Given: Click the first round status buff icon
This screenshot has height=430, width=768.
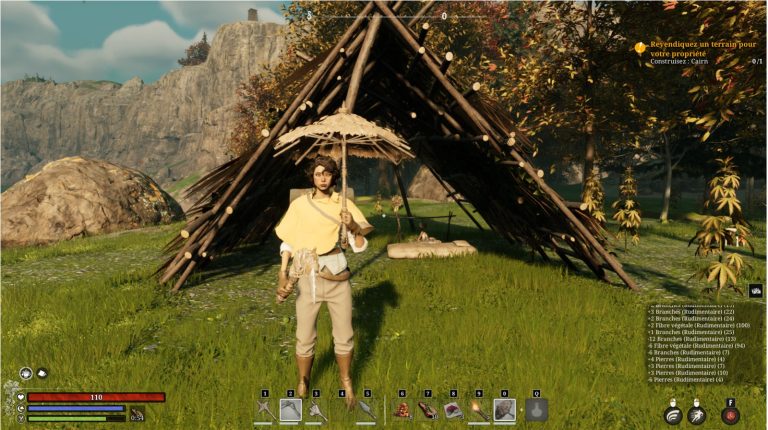Looking at the screenshot, I should click(26, 373).
